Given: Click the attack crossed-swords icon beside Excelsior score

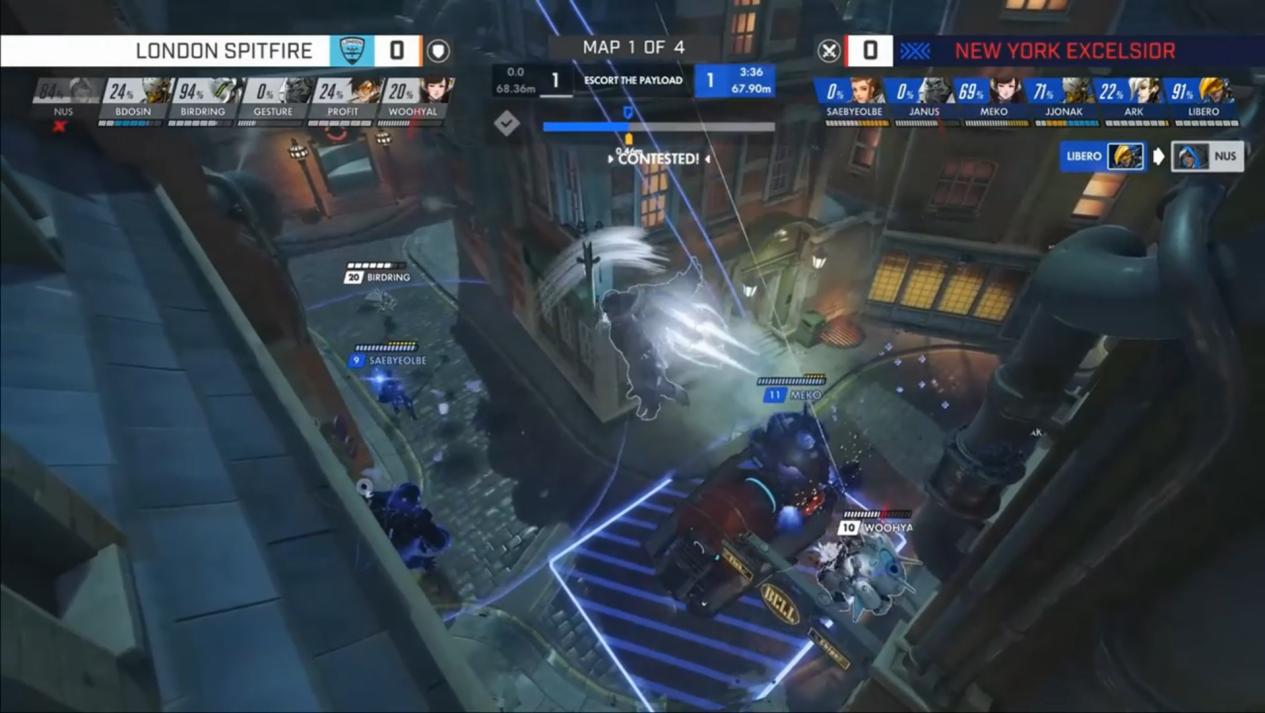Looking at the screenshot, I should click(x=829, y=50).
